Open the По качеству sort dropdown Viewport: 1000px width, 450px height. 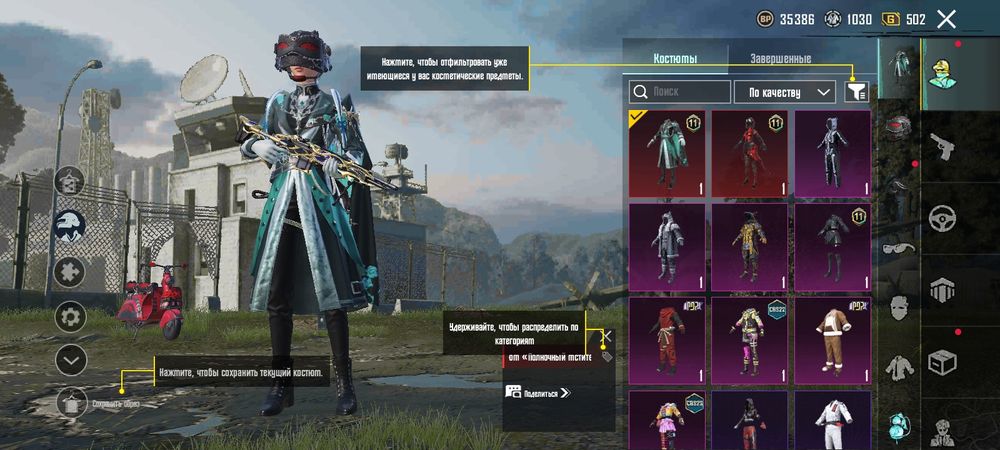785,92
